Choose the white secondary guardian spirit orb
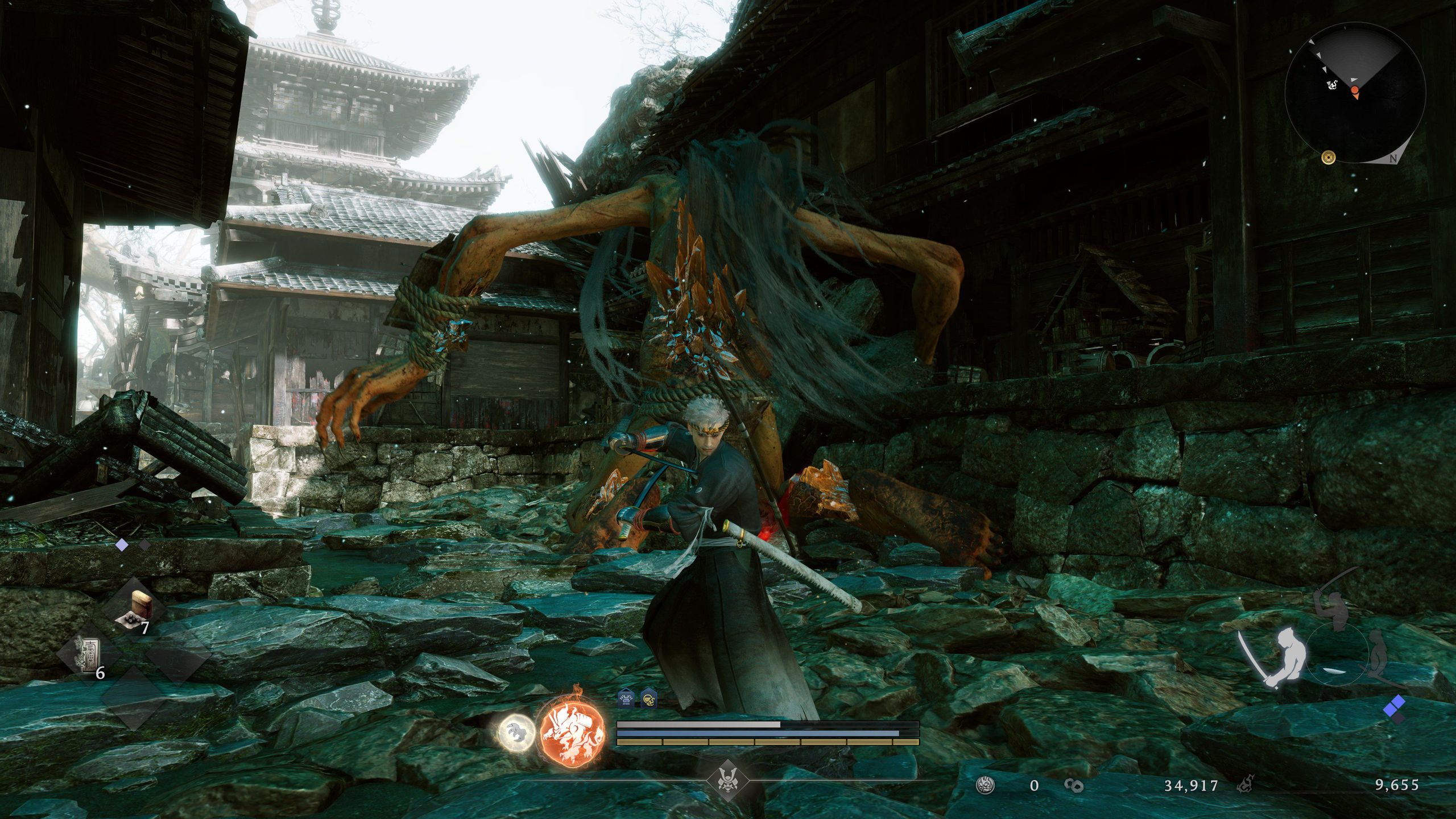 tap(516, 731)
